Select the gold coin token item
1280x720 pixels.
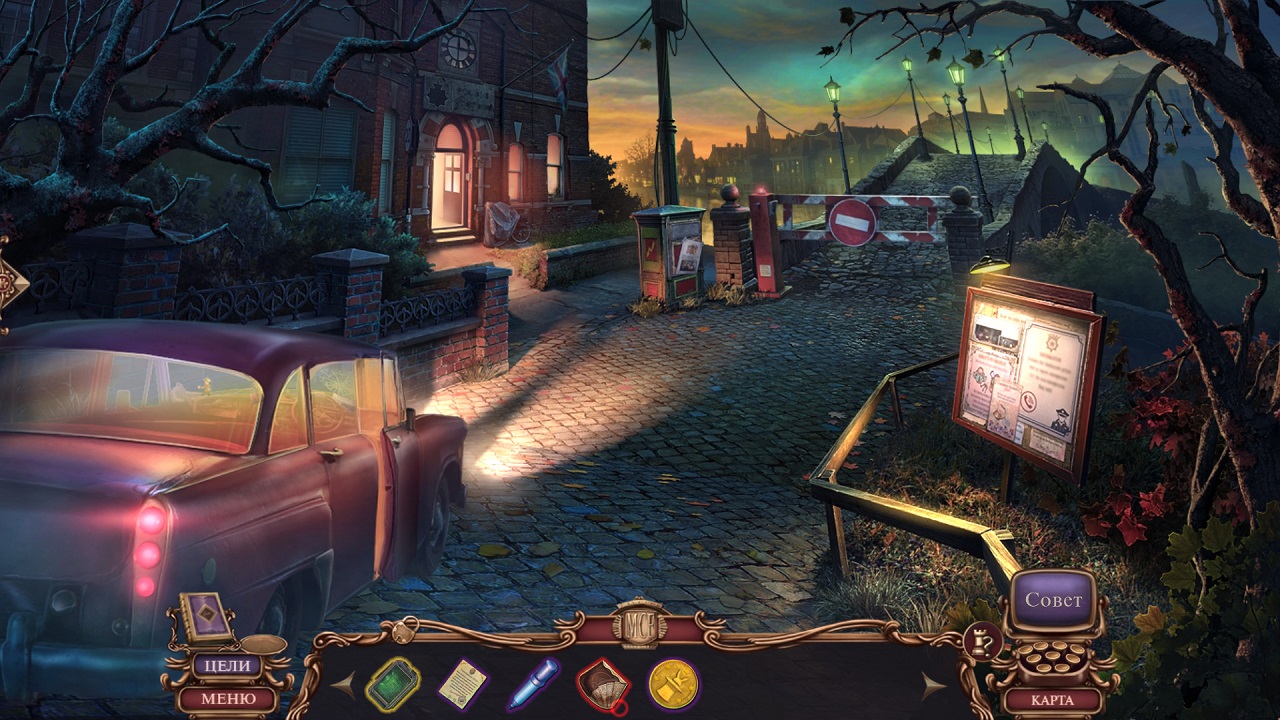coord(672,685)
